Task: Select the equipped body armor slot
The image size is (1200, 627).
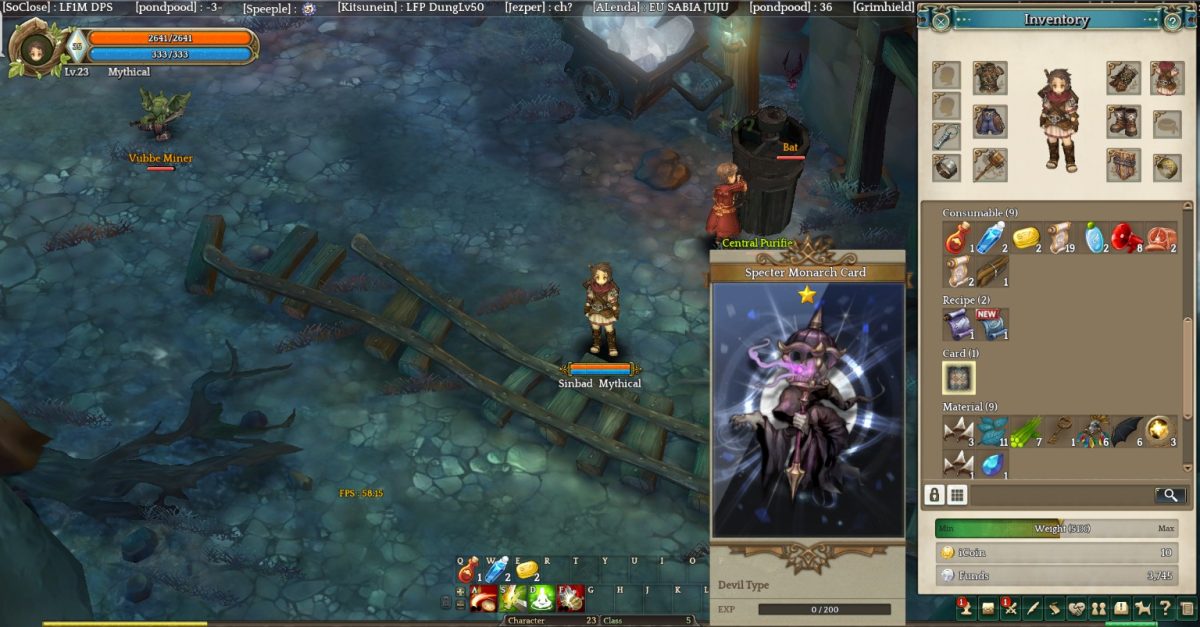Action: [x=990, y=78]
